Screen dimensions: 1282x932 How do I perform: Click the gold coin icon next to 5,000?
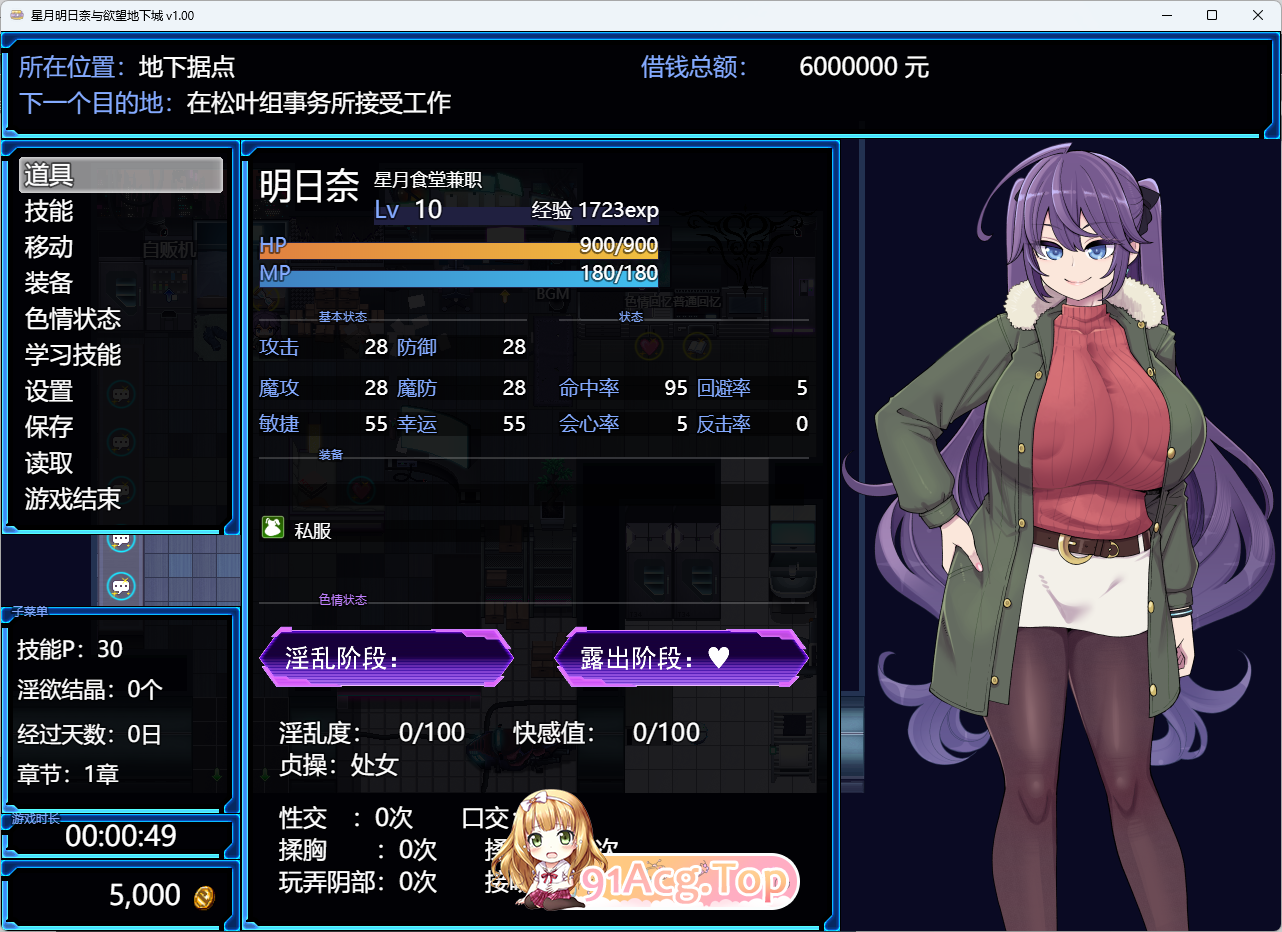(x=203, y=897)
